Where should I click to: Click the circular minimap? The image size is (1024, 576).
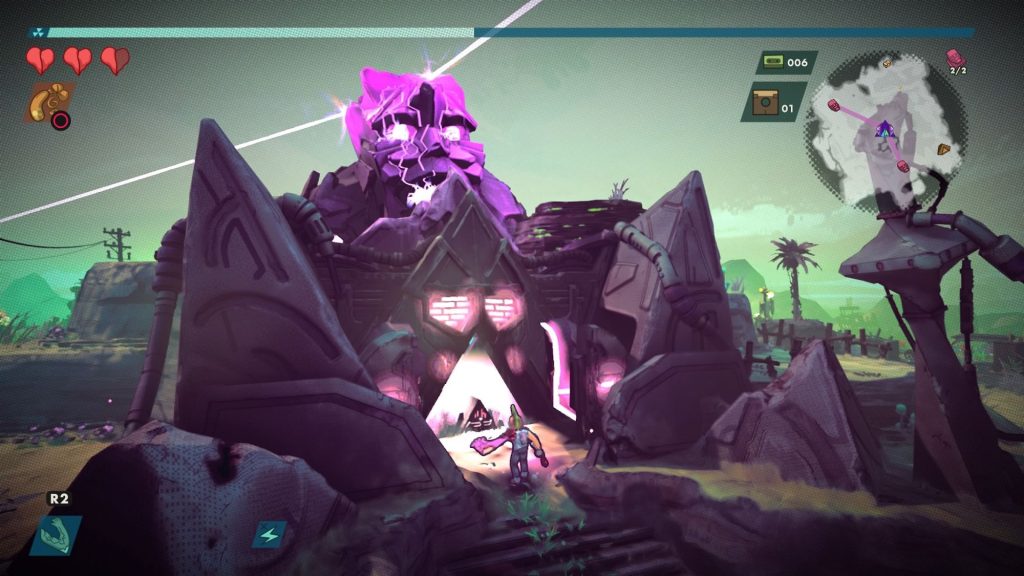[886, 132]
